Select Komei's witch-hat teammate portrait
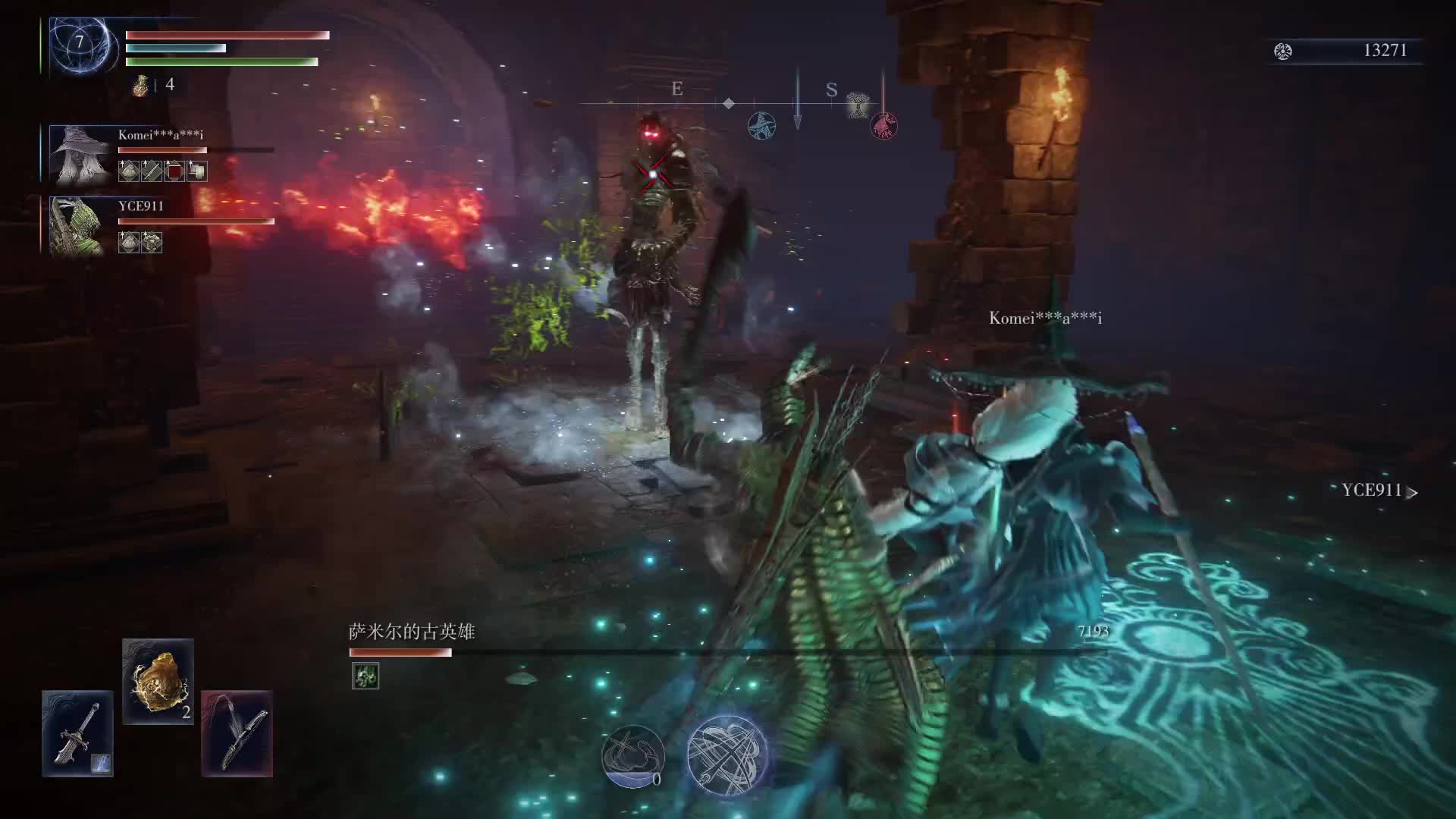The width and height of the screenshot is (1456, 819). (x=79, y=155)
